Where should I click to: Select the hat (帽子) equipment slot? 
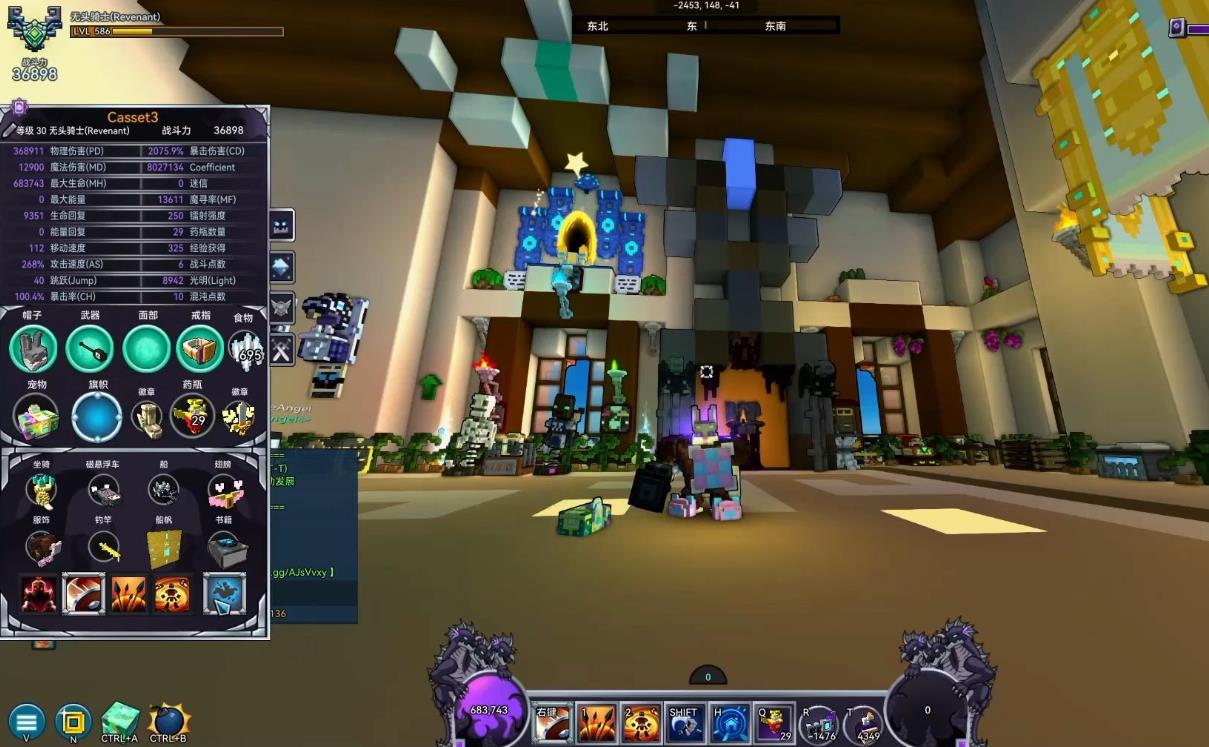coord(34,349)
